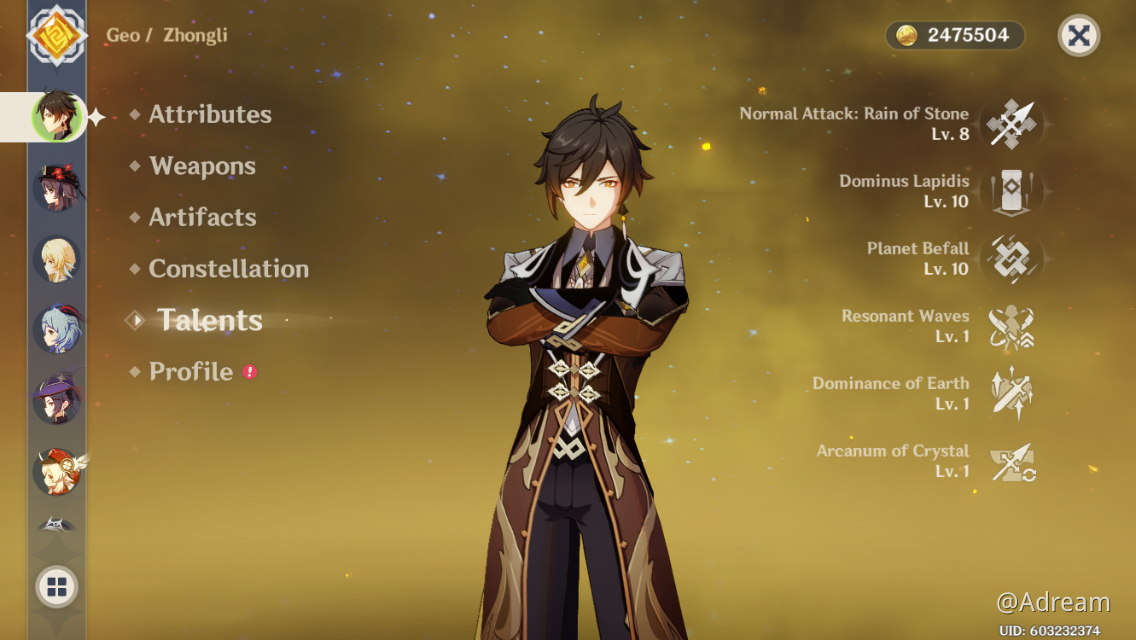
Task: Open the Profile section
Action: click(x=191, y=372)
